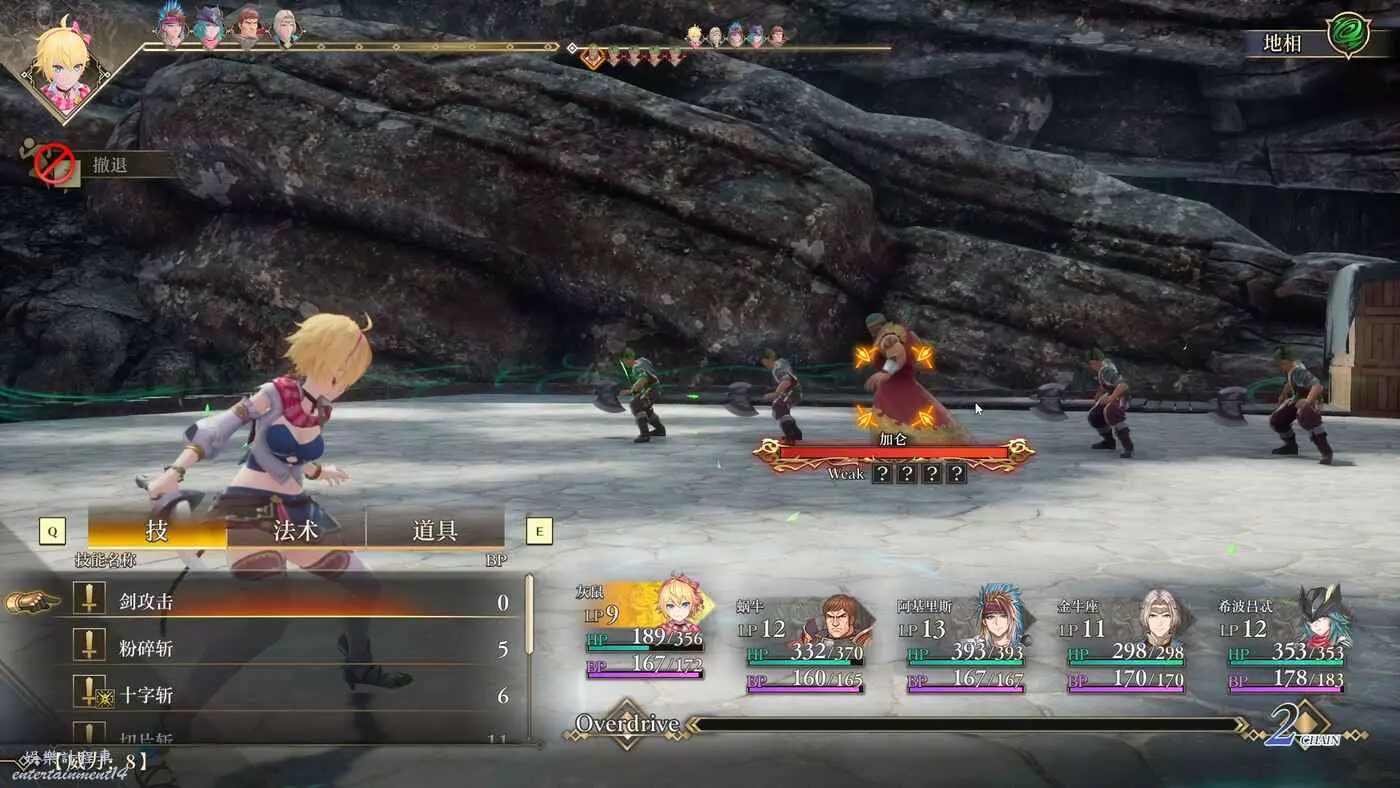This screenshot has width=1400, height=788.
Task: Open the 道具 items tab
Action: point(435,529)
